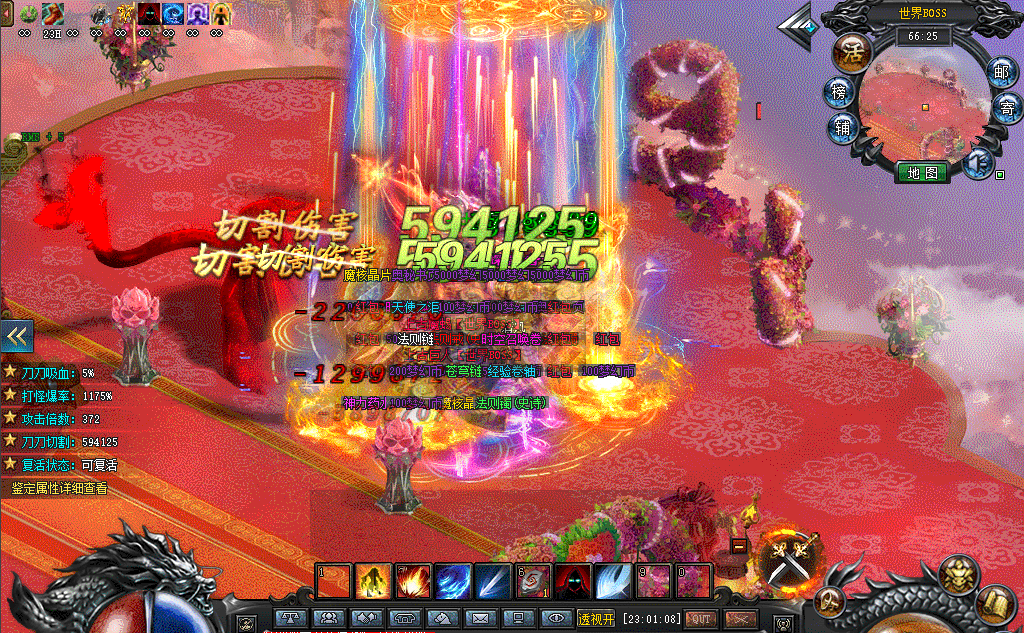Image resolution: width=1024 pixels, height=633 pixels.
Task: Collapse the silver arrow beside the minimap
Action: coord(798,23)
